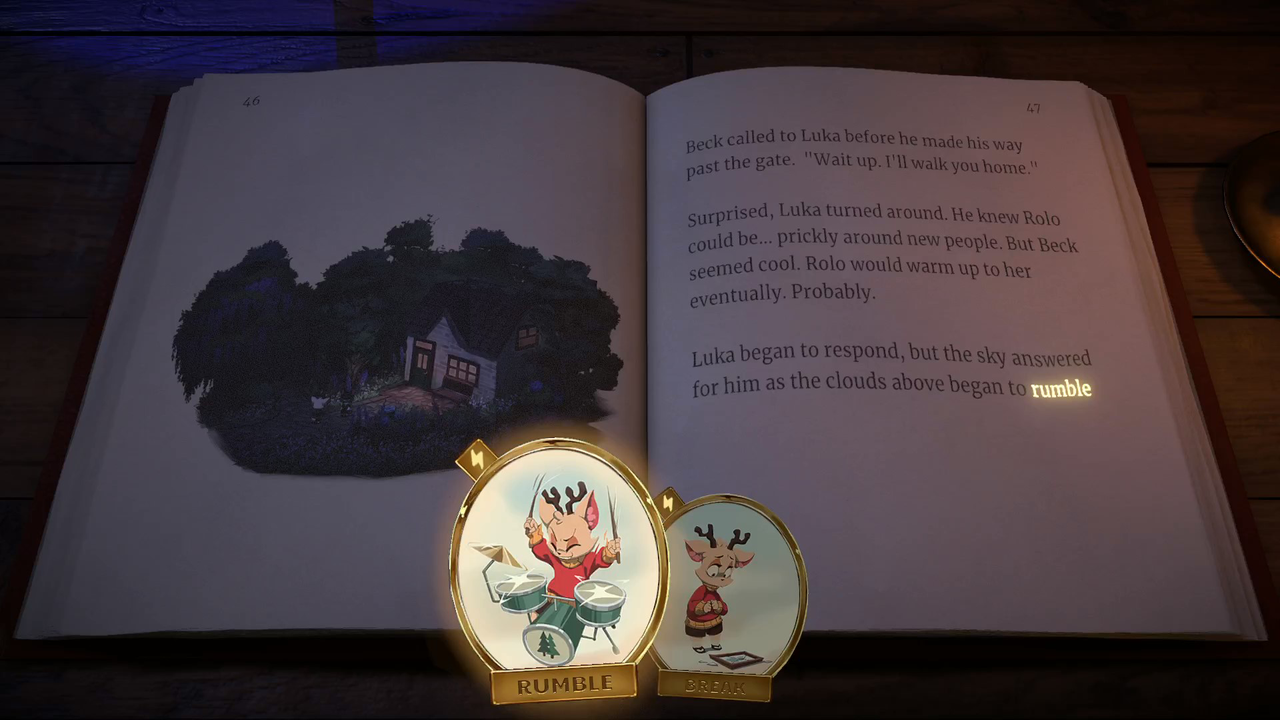
Task: Select the RUMBLE drum card
Action: (558, 565)
